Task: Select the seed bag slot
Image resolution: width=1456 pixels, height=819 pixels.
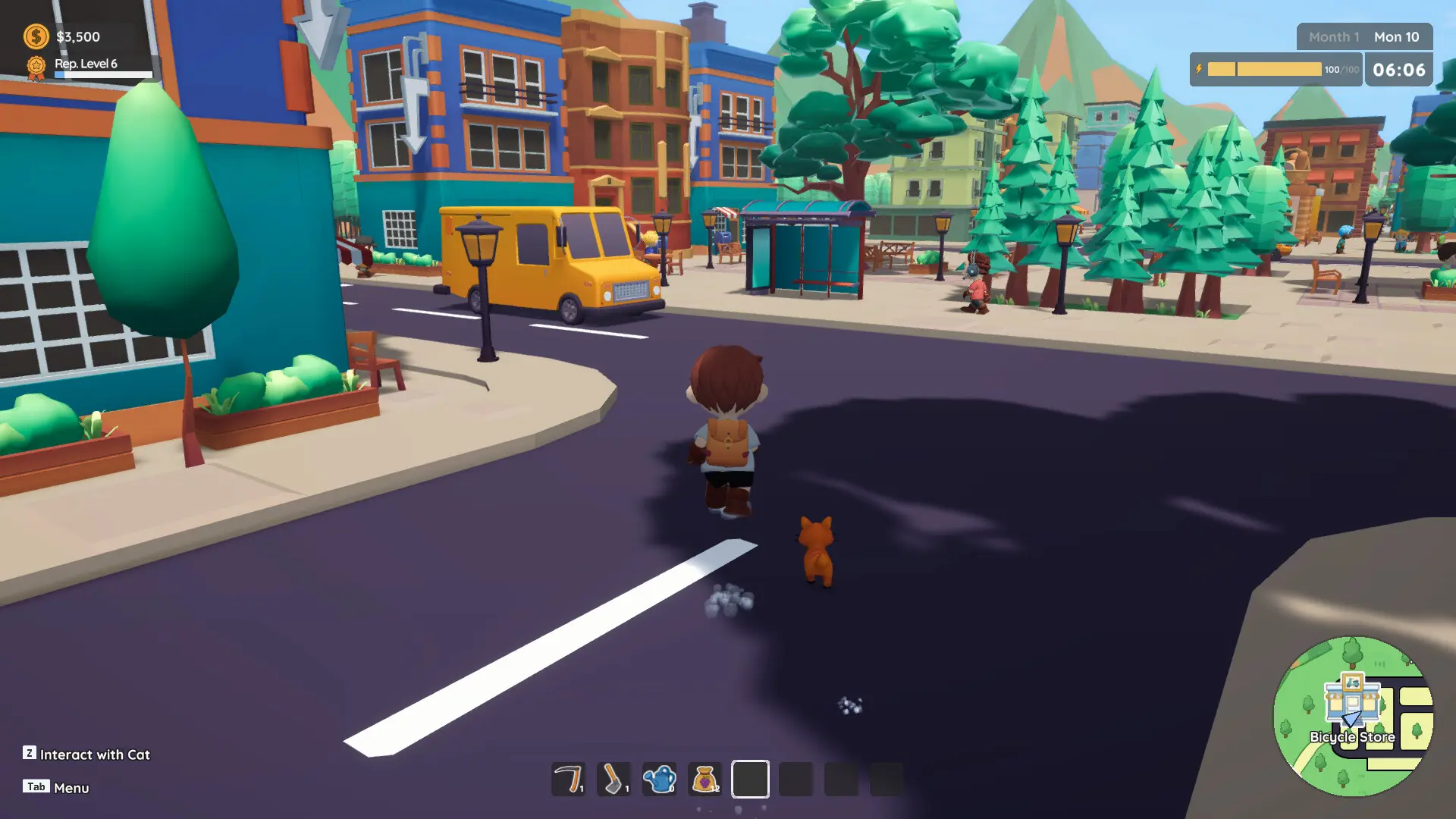Action: tap(704, 779)
